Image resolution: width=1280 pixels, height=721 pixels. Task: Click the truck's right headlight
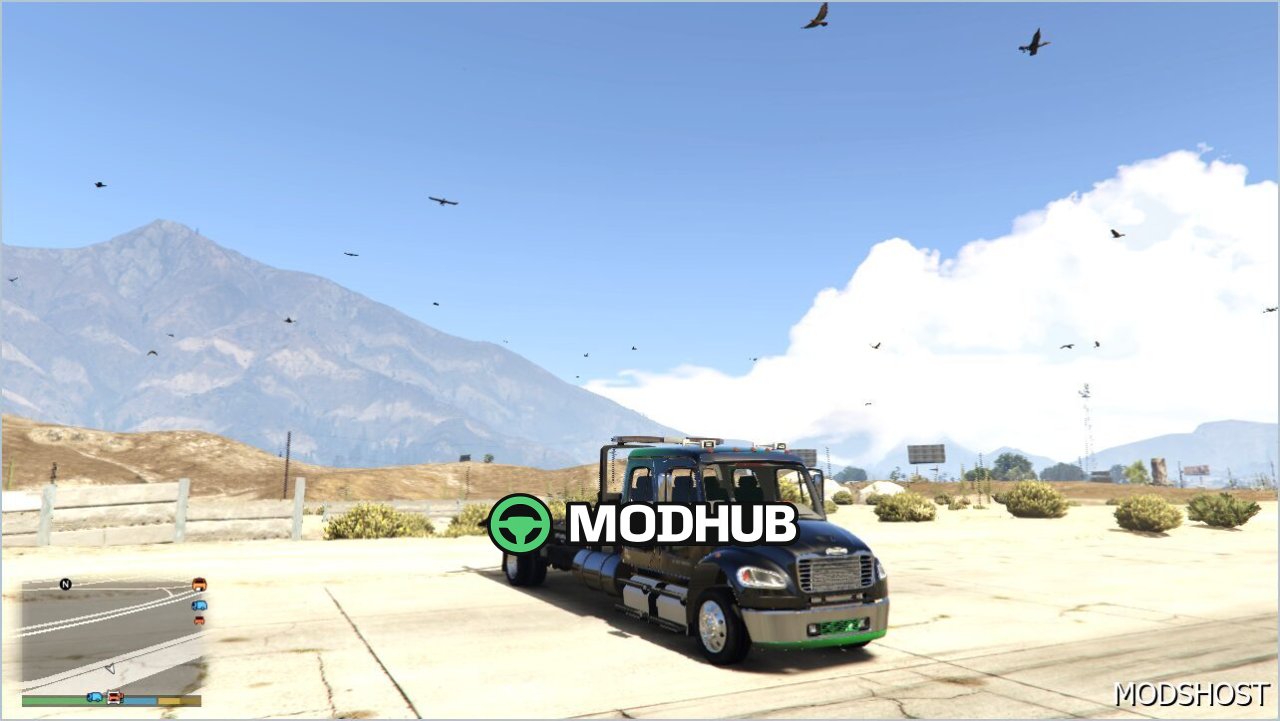764,576
